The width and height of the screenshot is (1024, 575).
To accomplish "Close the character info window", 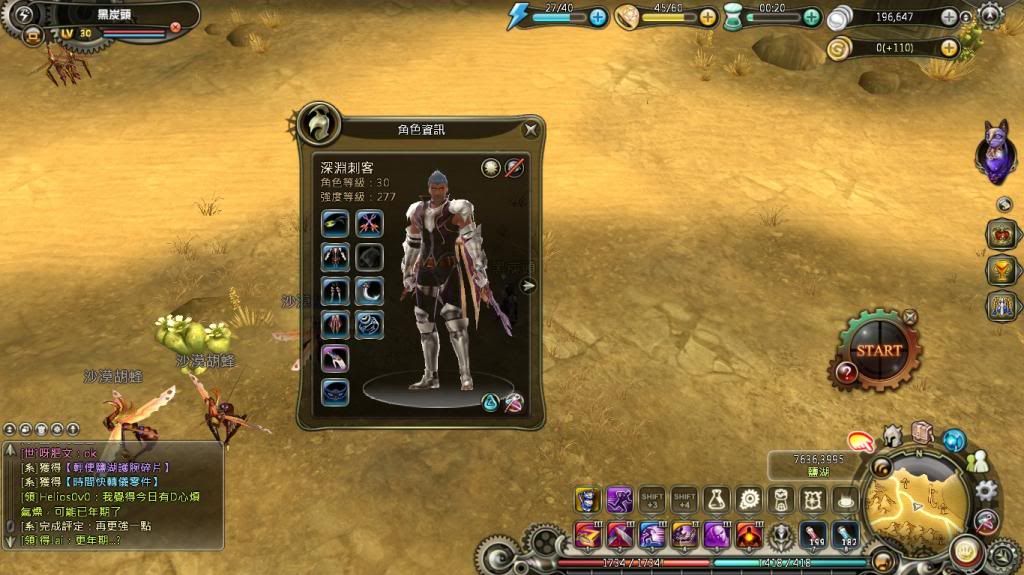I will (x=531, y=128).
